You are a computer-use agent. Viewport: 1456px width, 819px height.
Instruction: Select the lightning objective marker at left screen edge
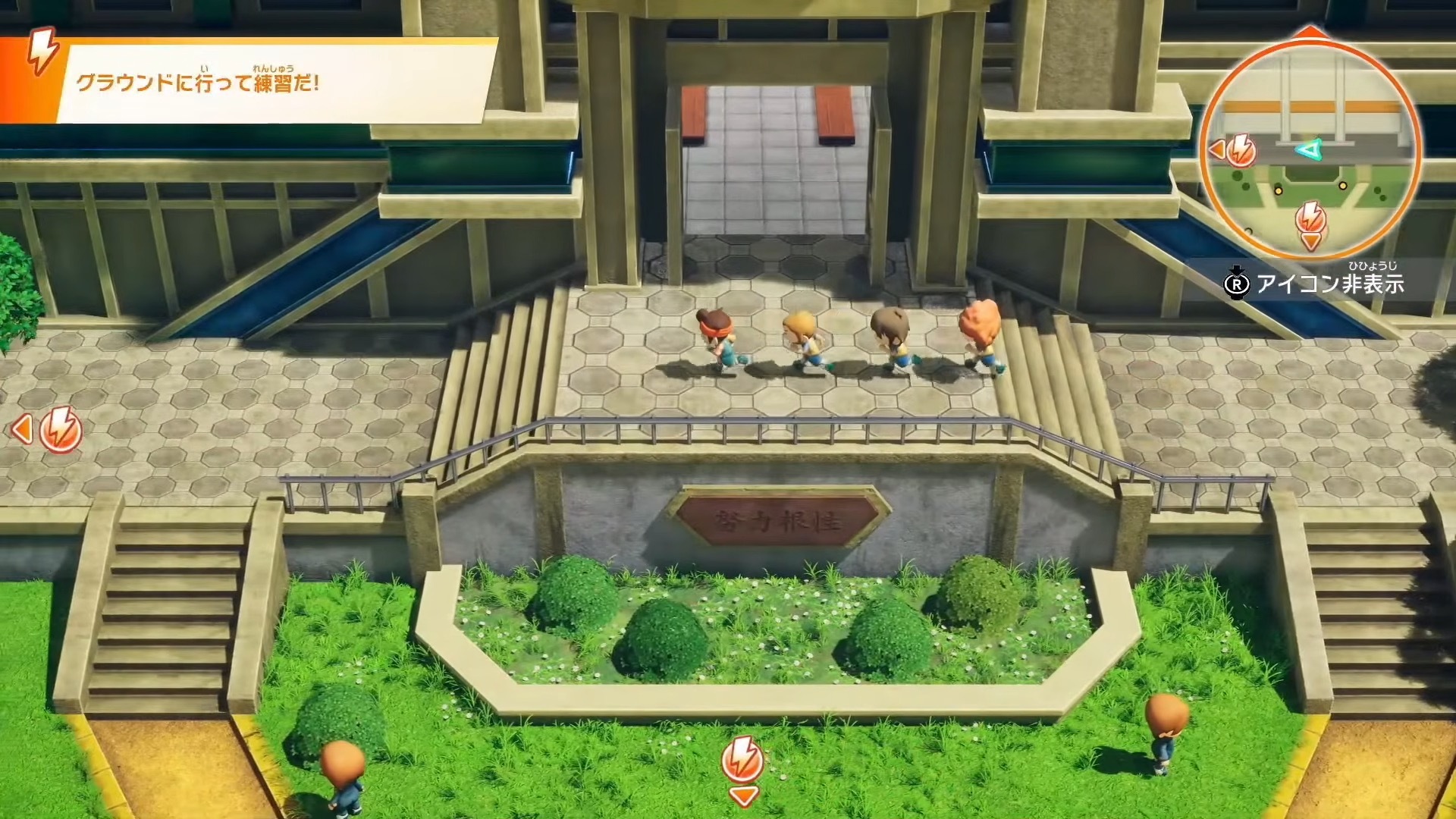[x=60, y=430]
